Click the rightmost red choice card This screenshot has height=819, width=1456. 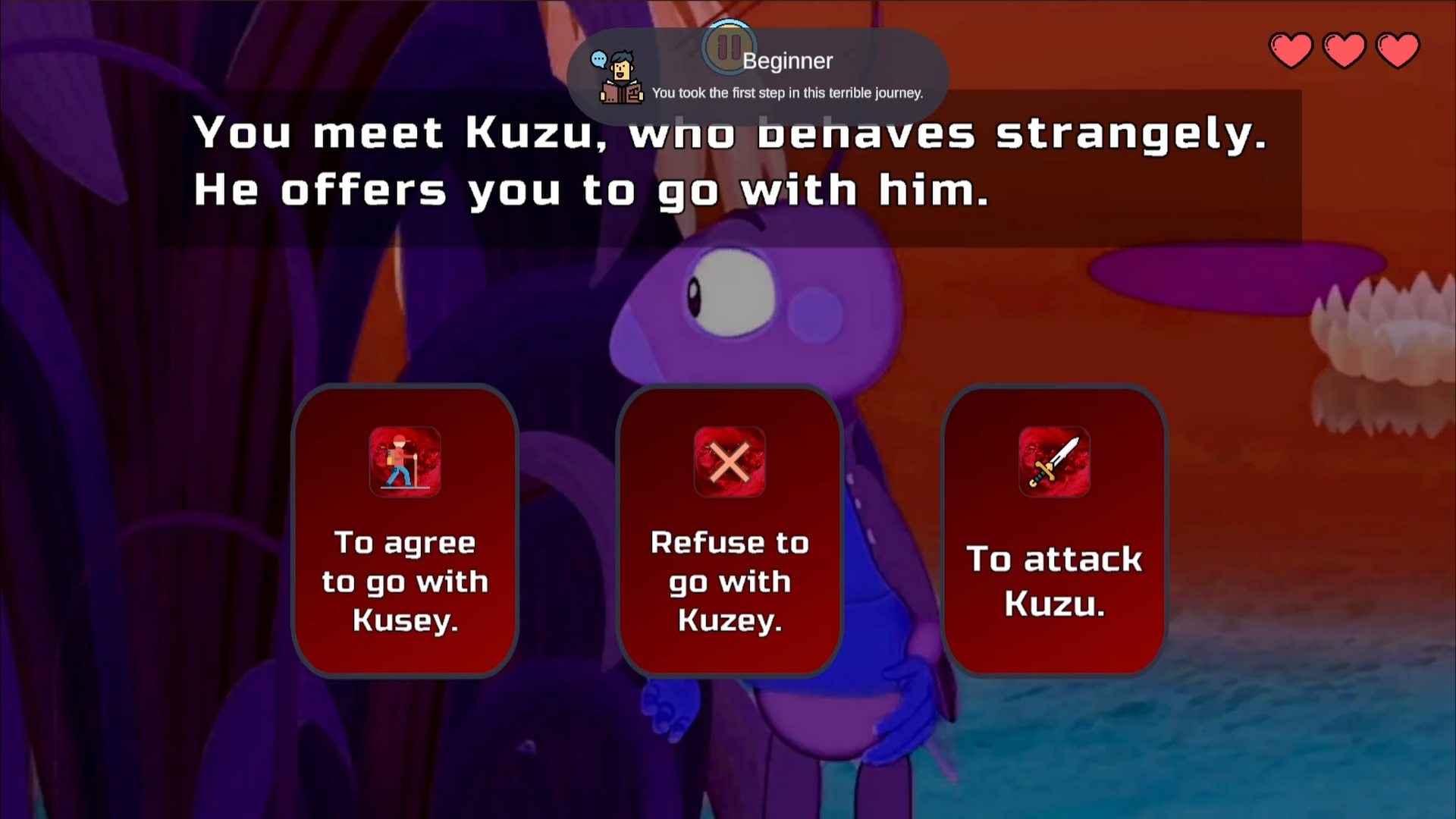1054,531
